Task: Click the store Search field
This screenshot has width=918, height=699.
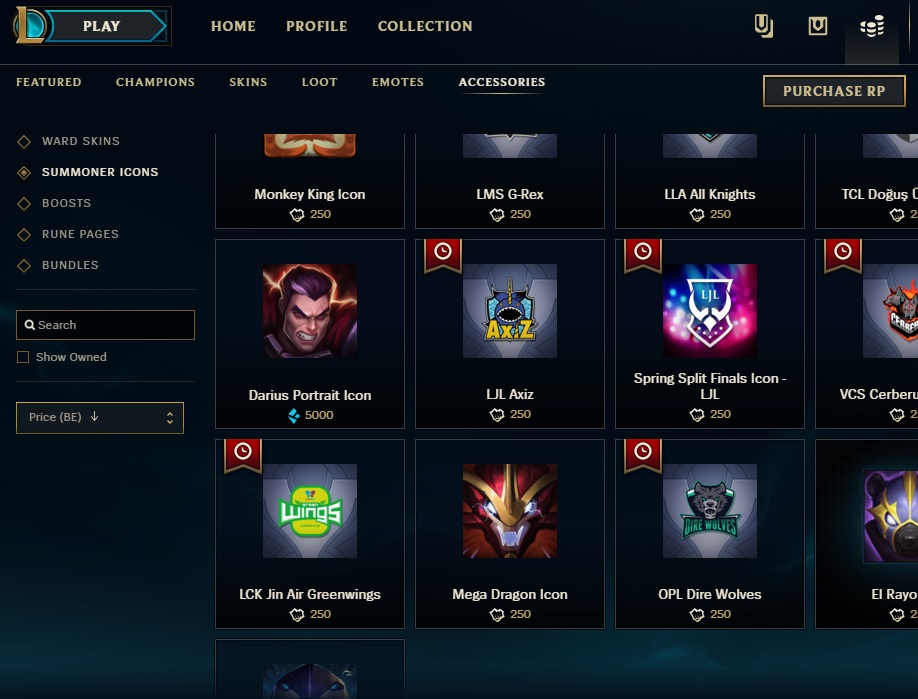Action: (x=105, y=325)
